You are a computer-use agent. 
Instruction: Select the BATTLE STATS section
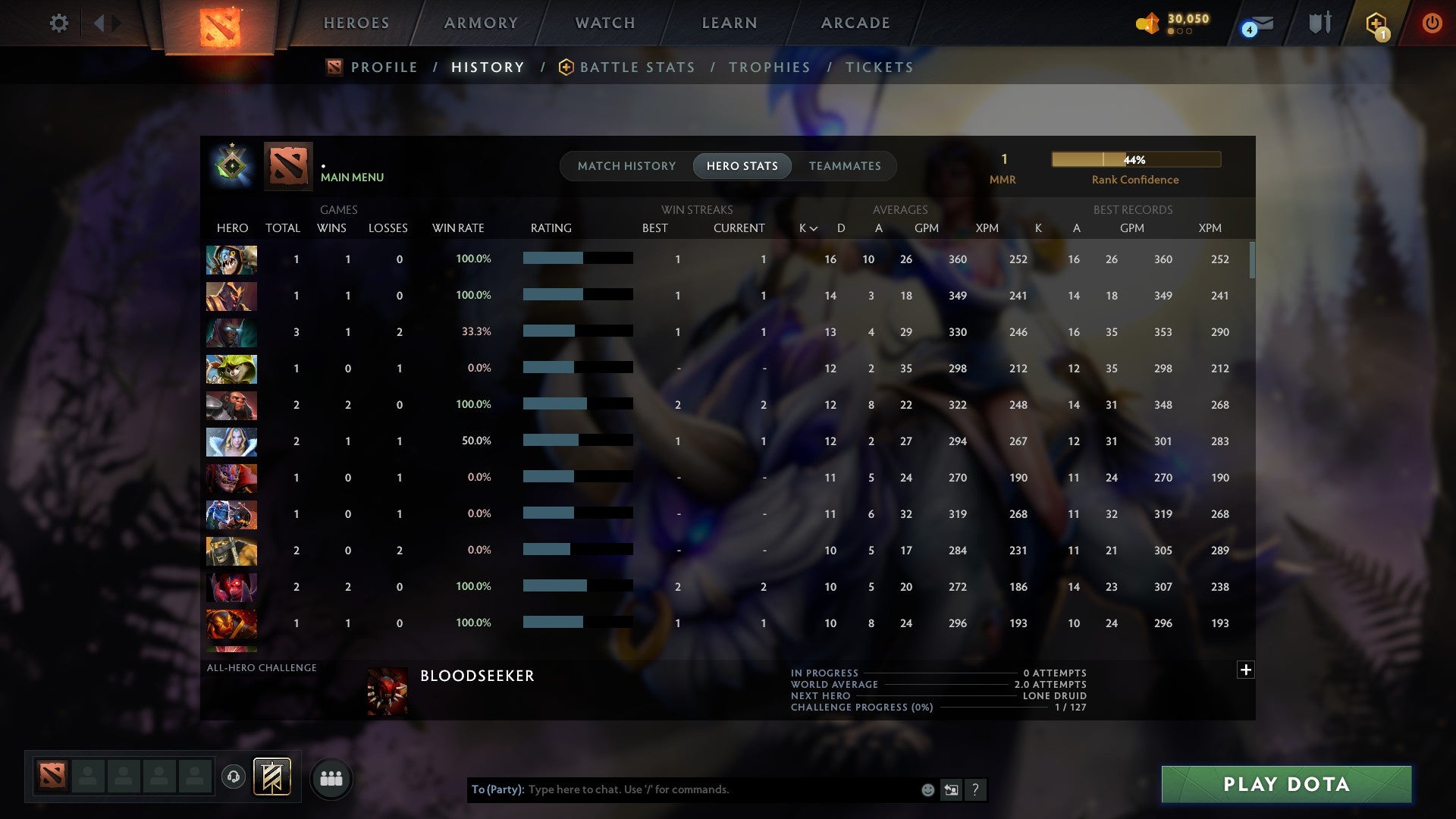click(637, 67)
